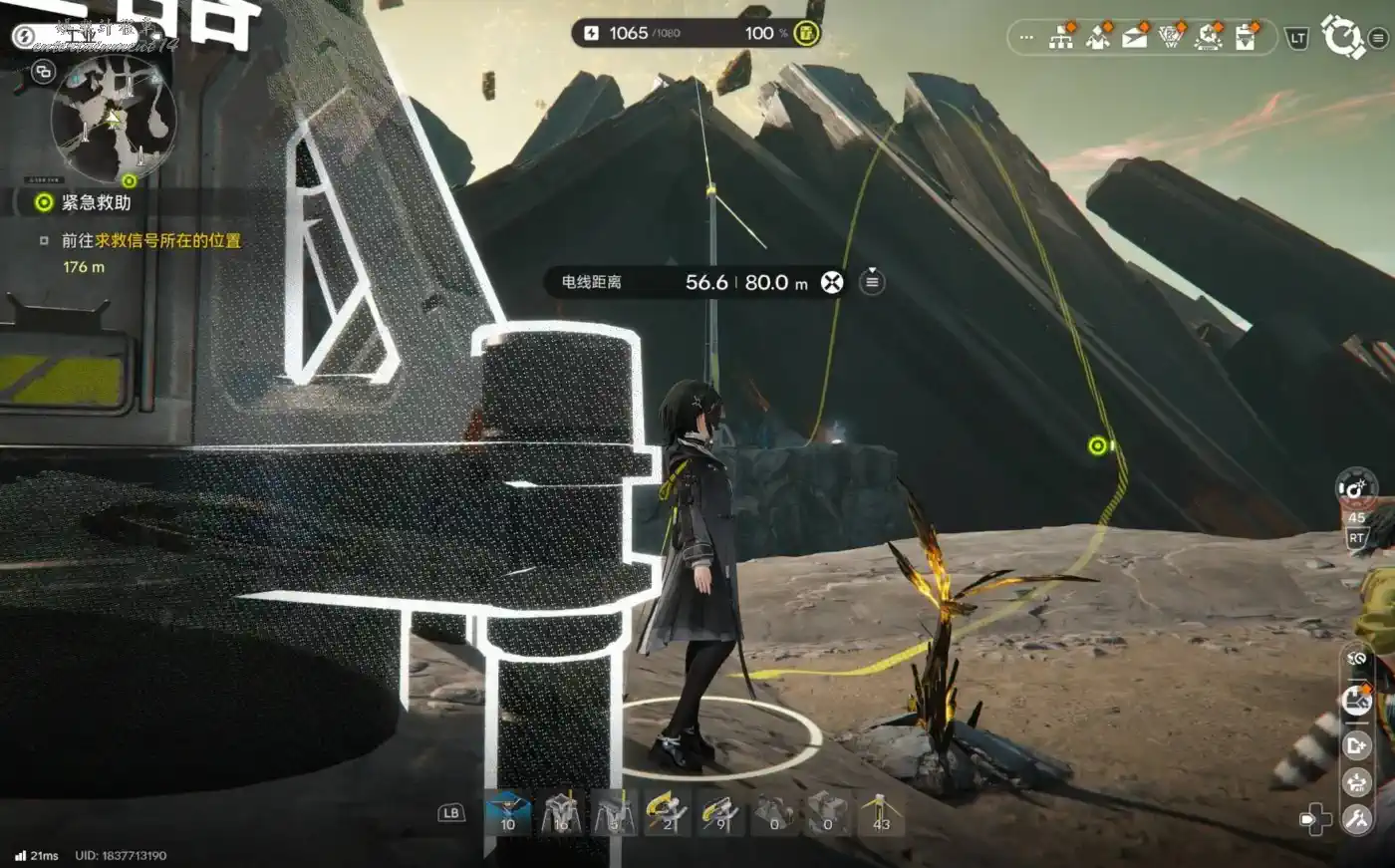Select the hotbar slot showing count 2
The image size is (1395, 868).
tap(665, 812)
